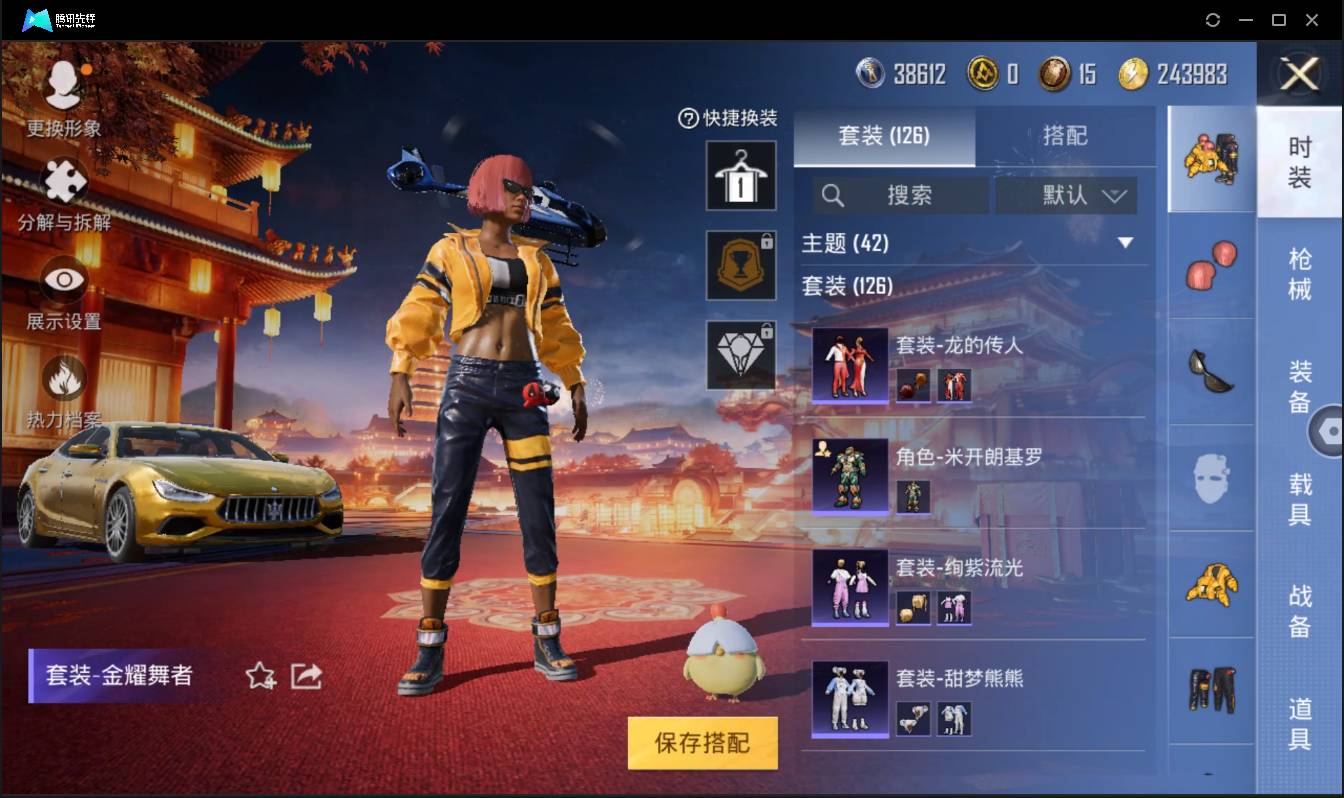Collapse the 主题 (42) section
Viewport: 1344px width, 798px height.
1127,243
